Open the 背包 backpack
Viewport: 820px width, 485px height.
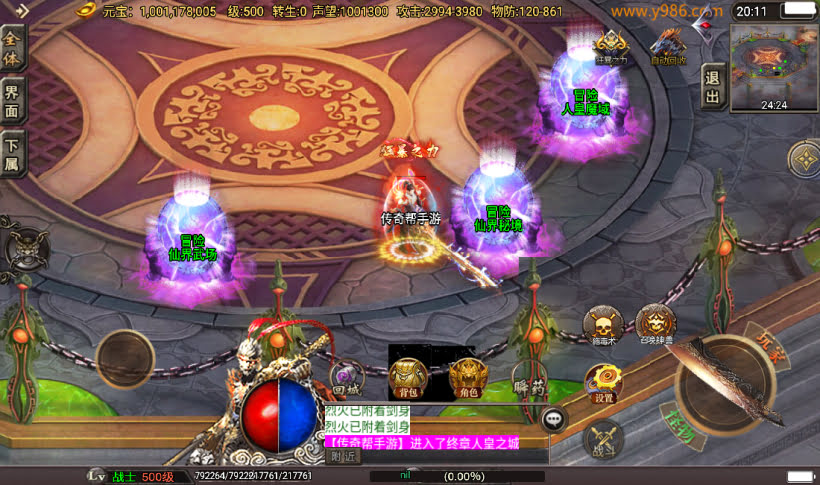coord(407,377)
